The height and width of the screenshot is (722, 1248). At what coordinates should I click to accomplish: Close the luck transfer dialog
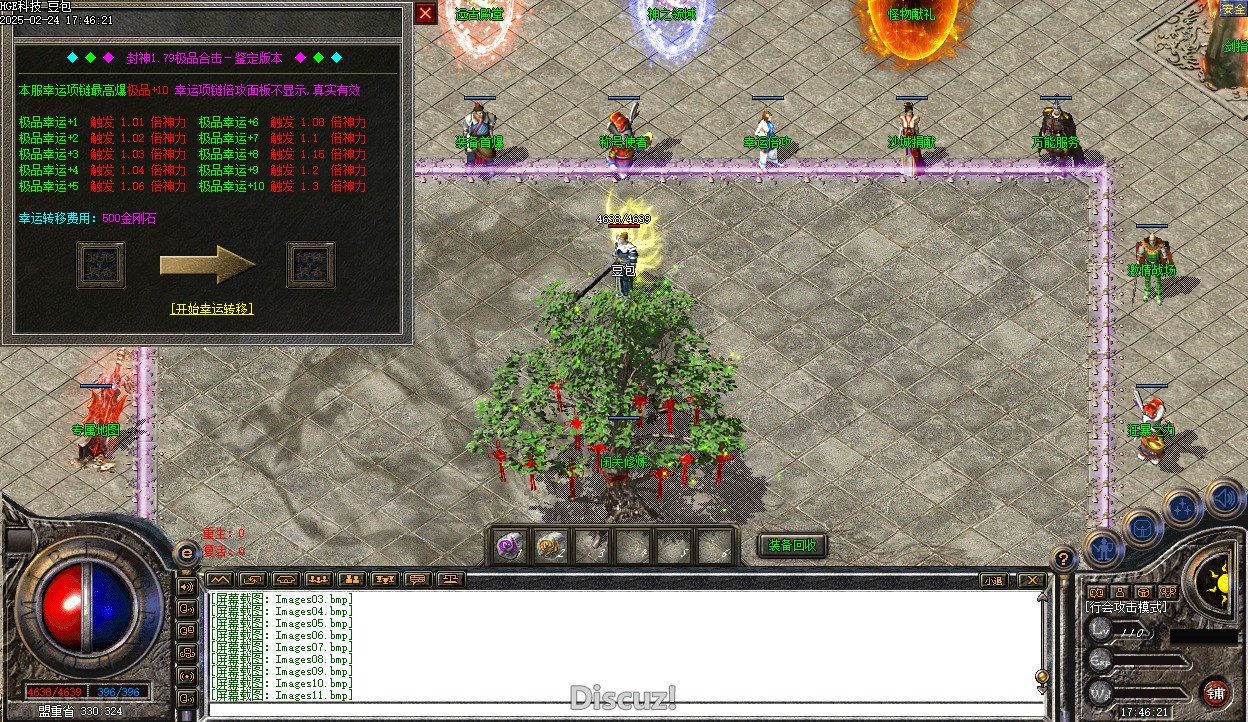pyautogui.click(x=425, y=13)
